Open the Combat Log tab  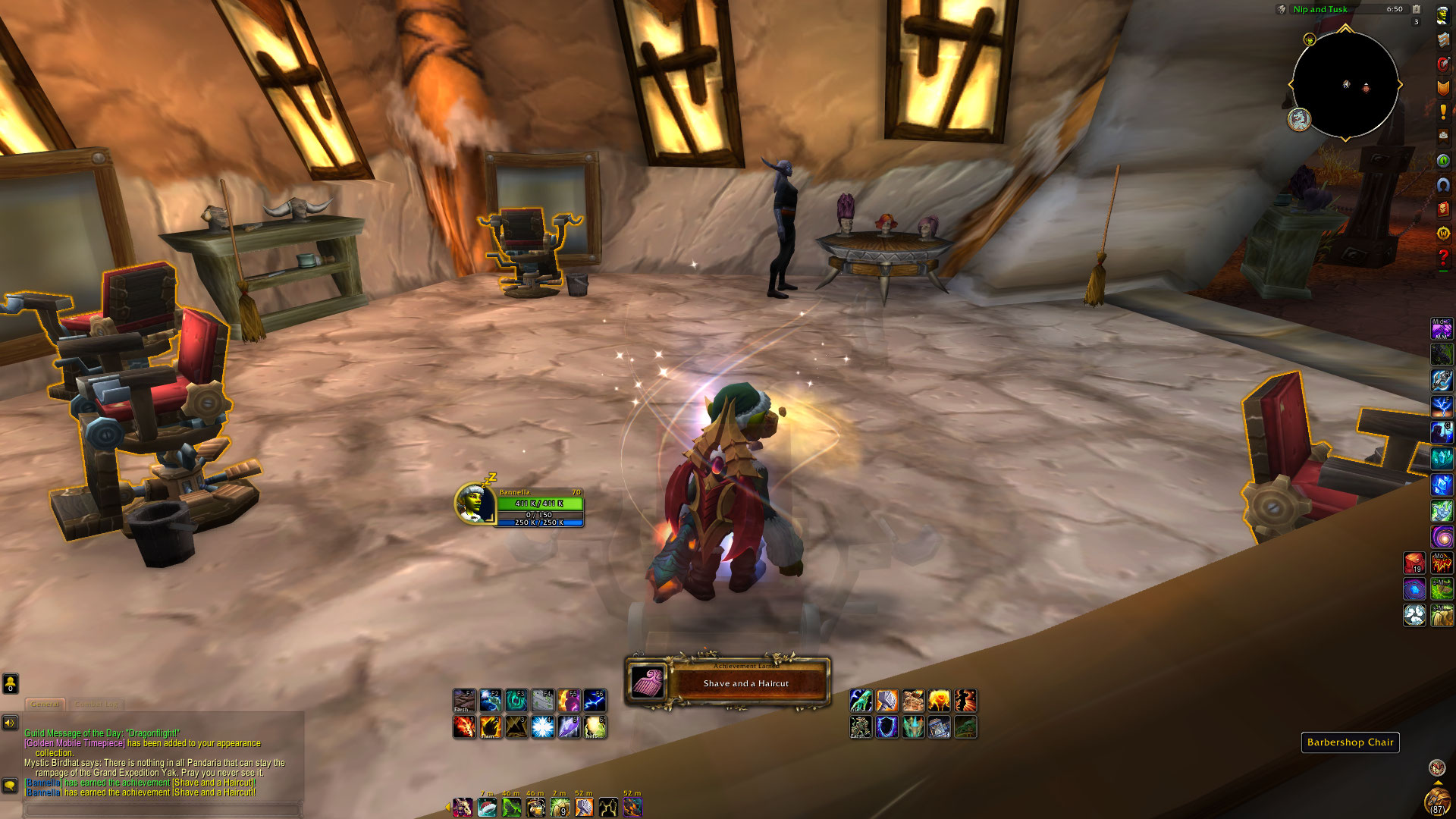pyautogui.click(x=96, y=704)
